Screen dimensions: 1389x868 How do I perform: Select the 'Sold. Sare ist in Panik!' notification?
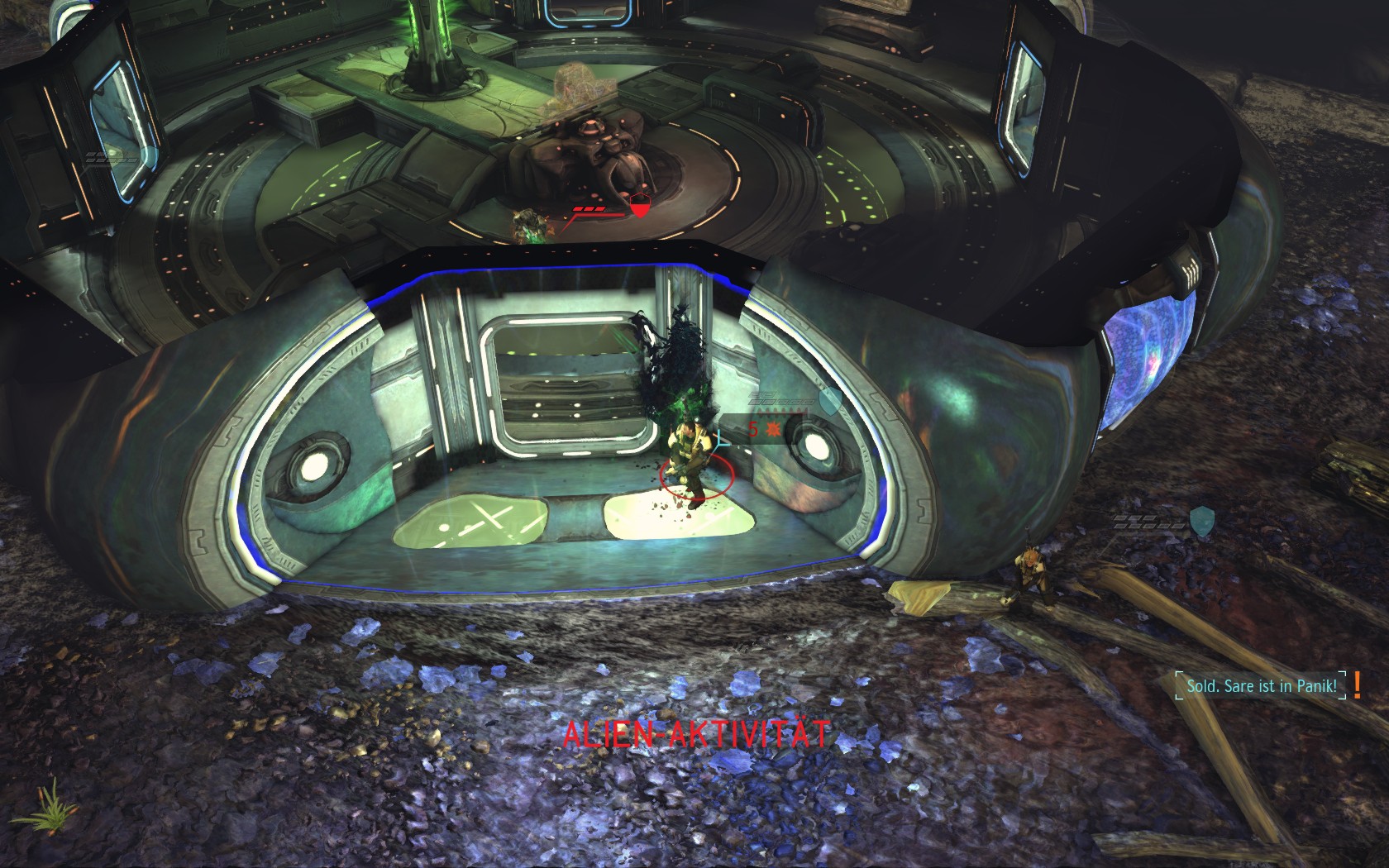pos(1261,686)
